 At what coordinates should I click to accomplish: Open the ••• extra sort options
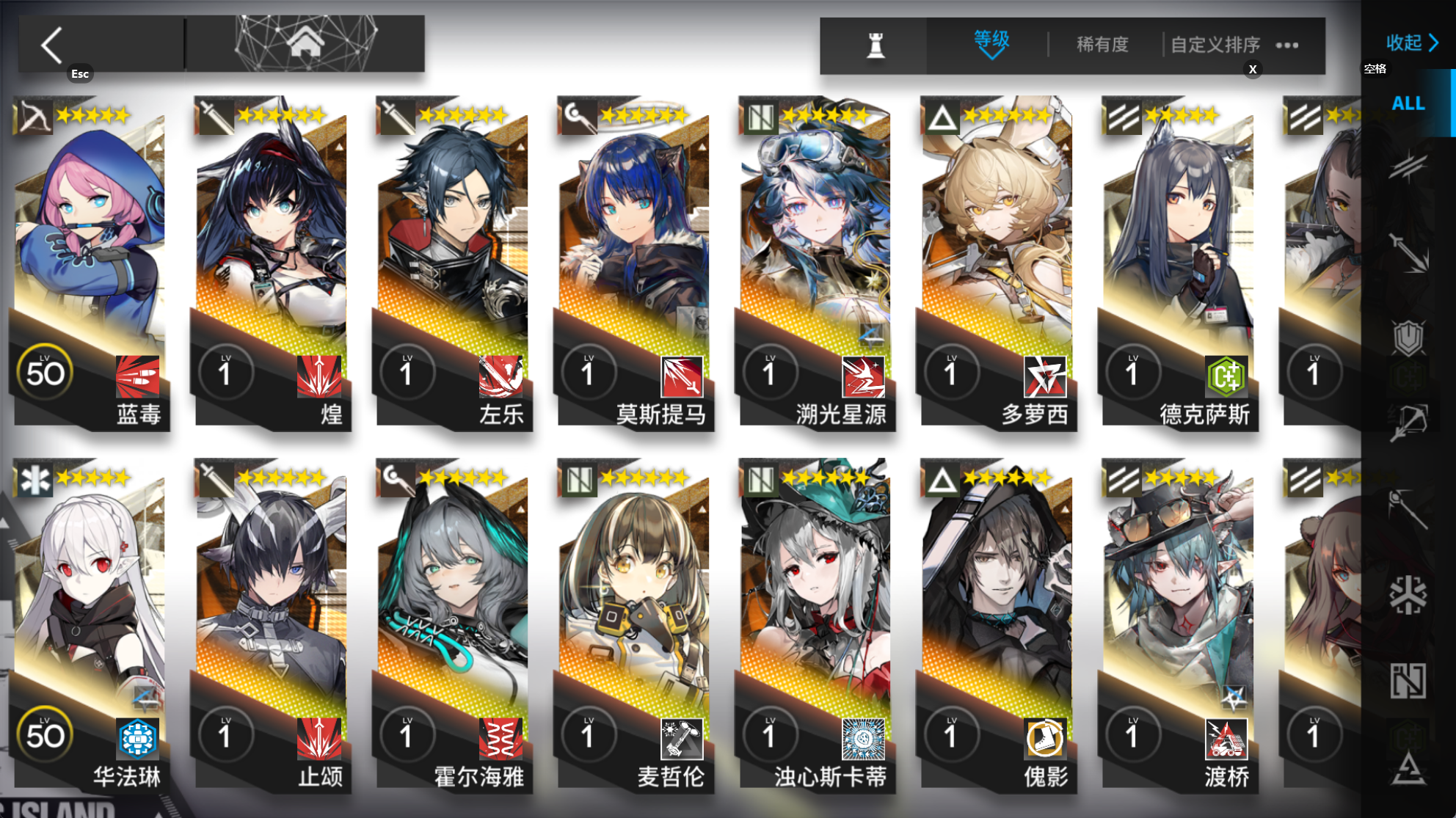click(1286, 44)
